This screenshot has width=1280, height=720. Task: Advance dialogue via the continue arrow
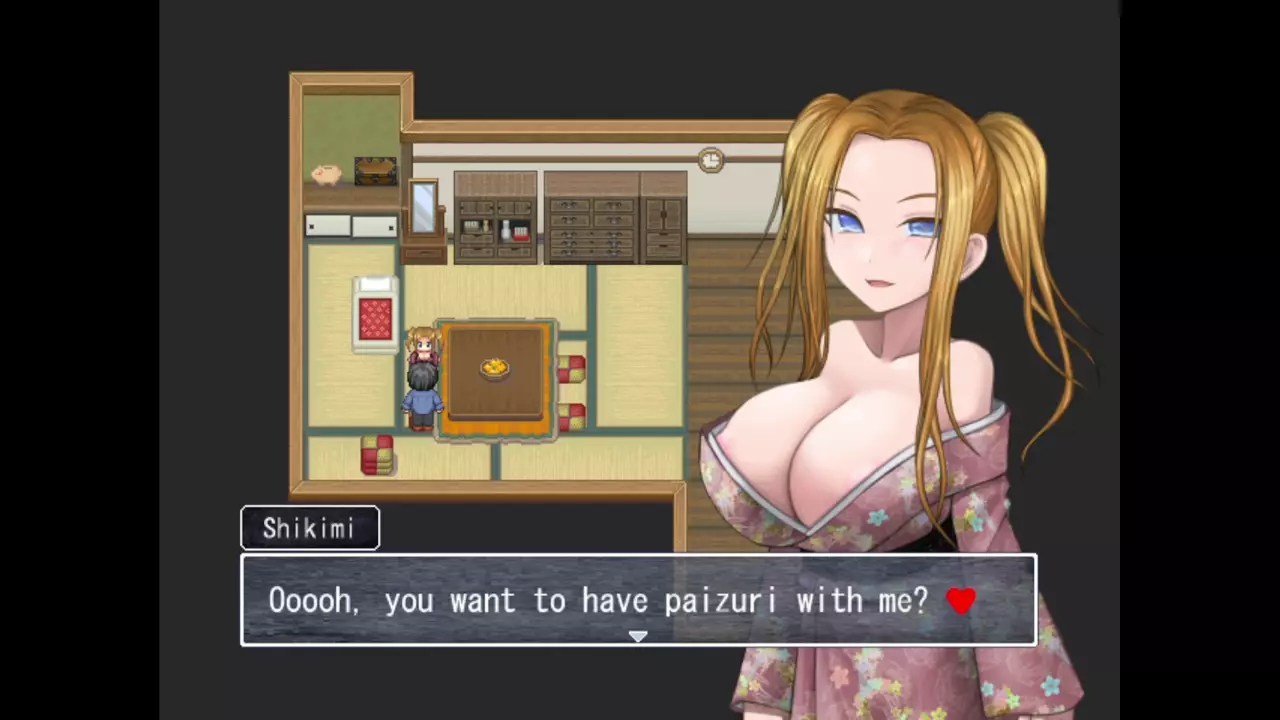(638, 636)
